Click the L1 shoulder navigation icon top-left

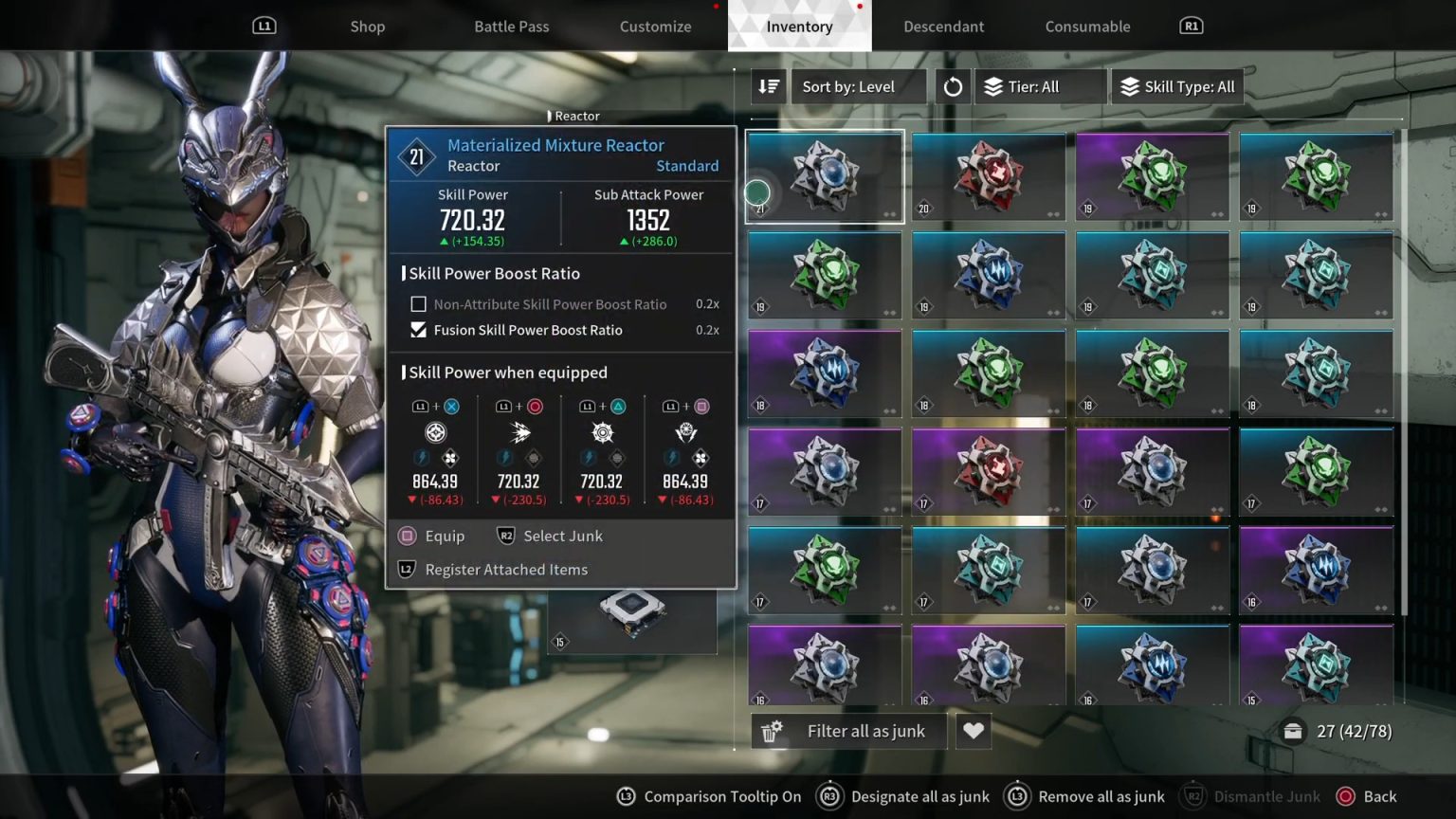264,26
